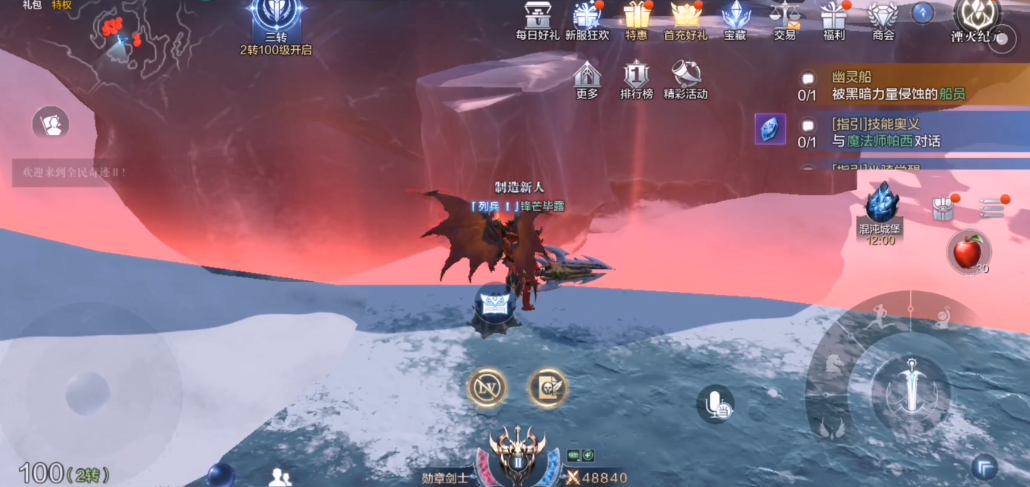Select the 幽灵船 quest tracker entry
Image resolution: width=1030 pixels, height=487 pixels.
898,86
